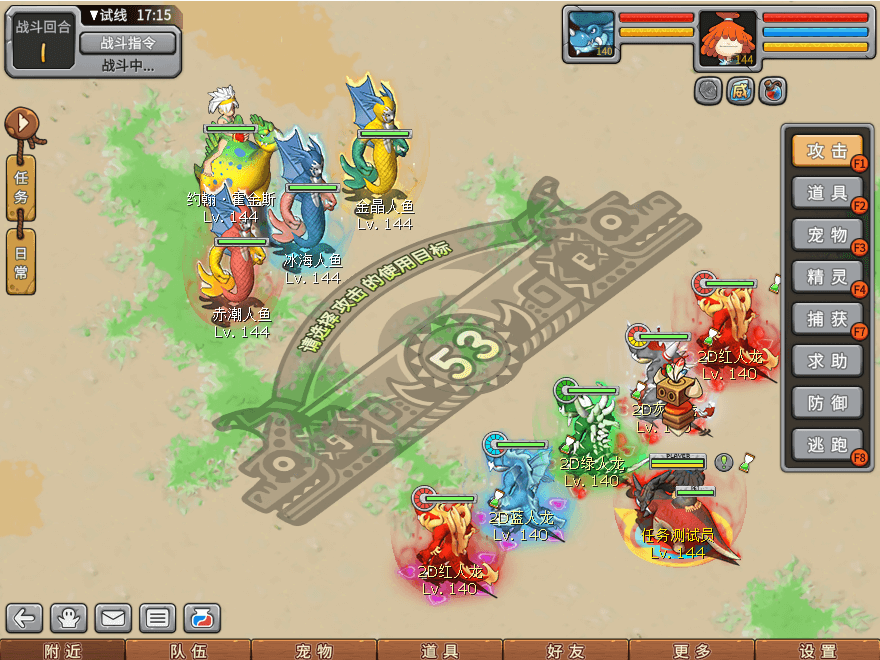Open the envelope mail icon
Screen dimensions: 880x660
pyautogui.click(x=112, y=618)
